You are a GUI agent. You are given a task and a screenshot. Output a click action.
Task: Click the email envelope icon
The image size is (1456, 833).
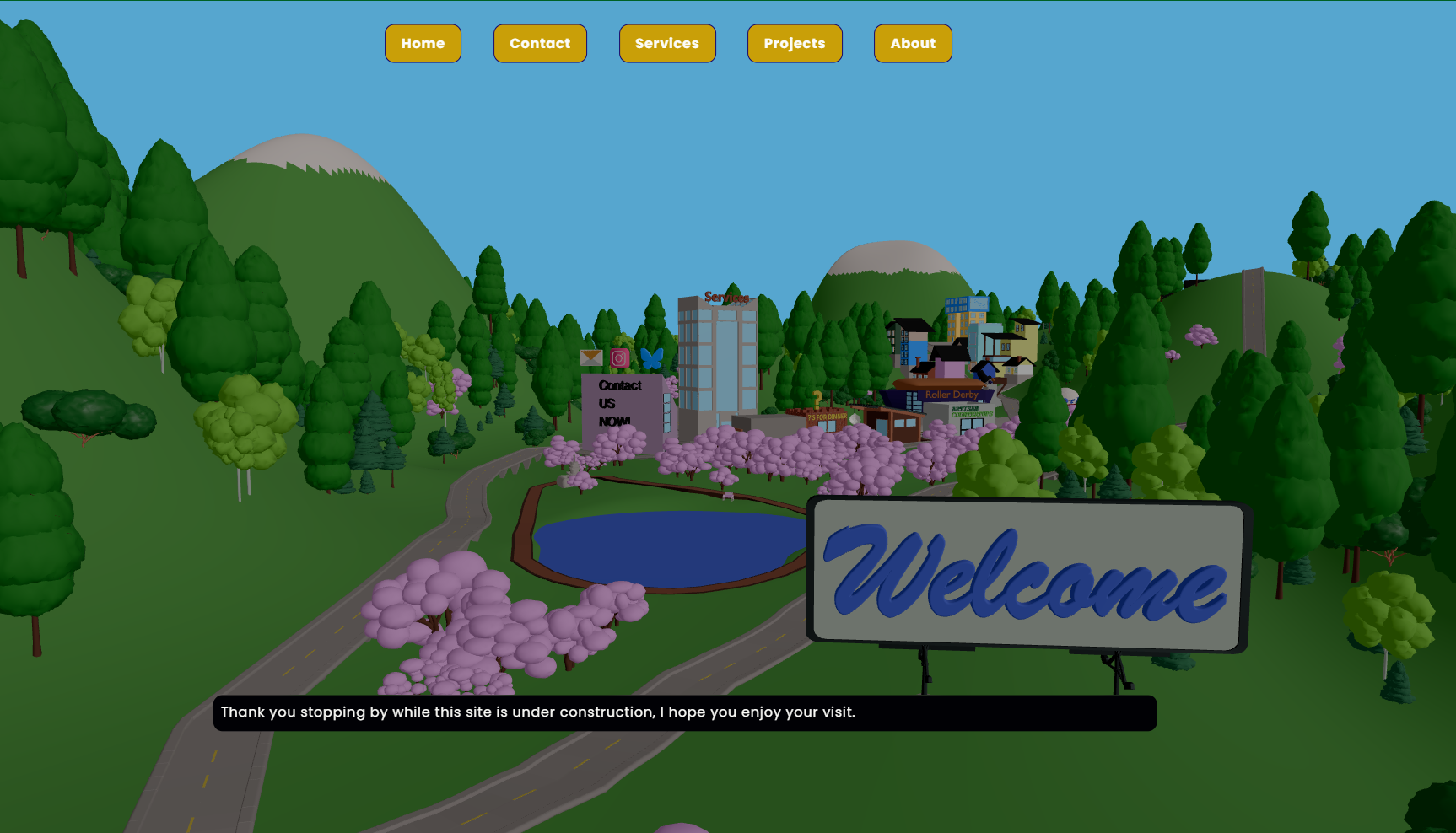tap(592, 357)
